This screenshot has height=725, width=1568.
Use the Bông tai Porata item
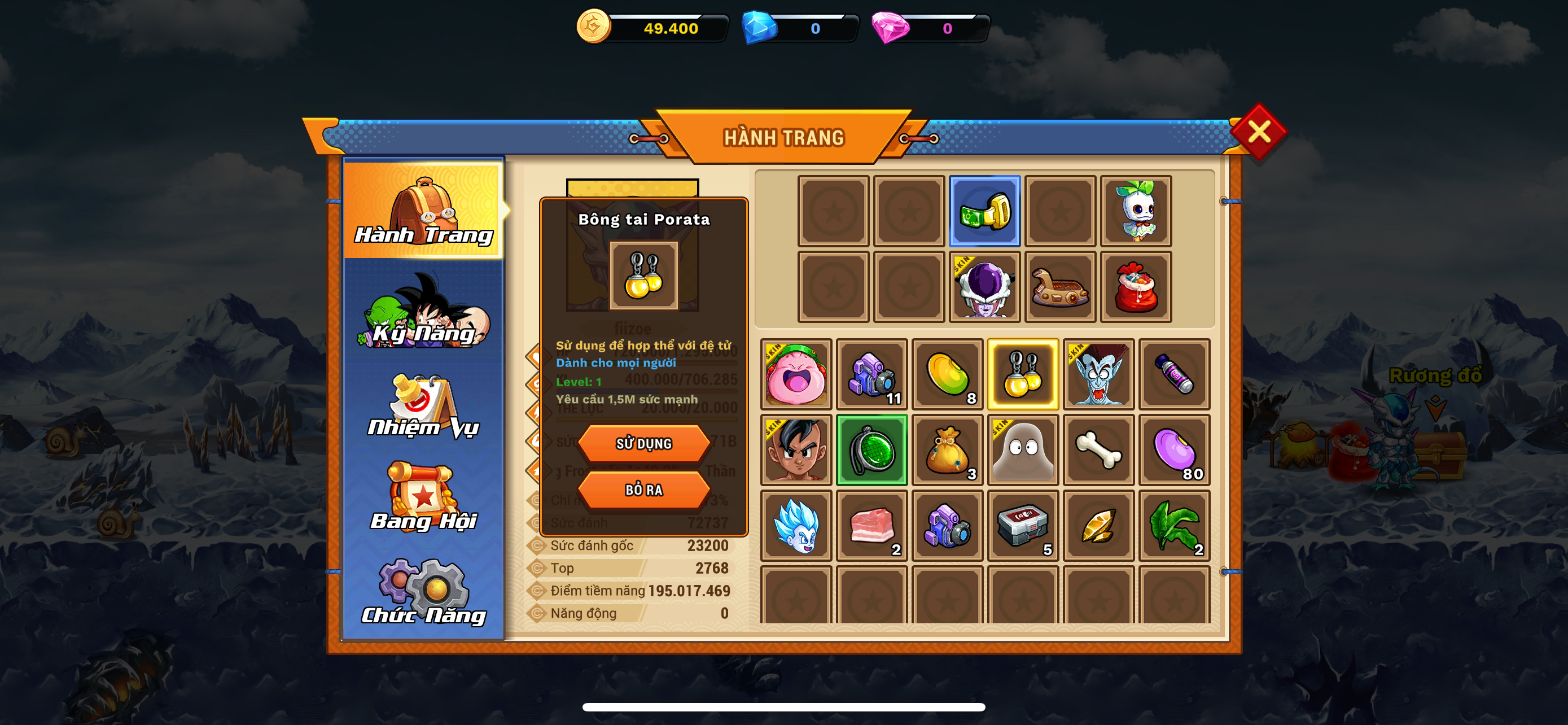pyautogui.click(x=643, y=443)
